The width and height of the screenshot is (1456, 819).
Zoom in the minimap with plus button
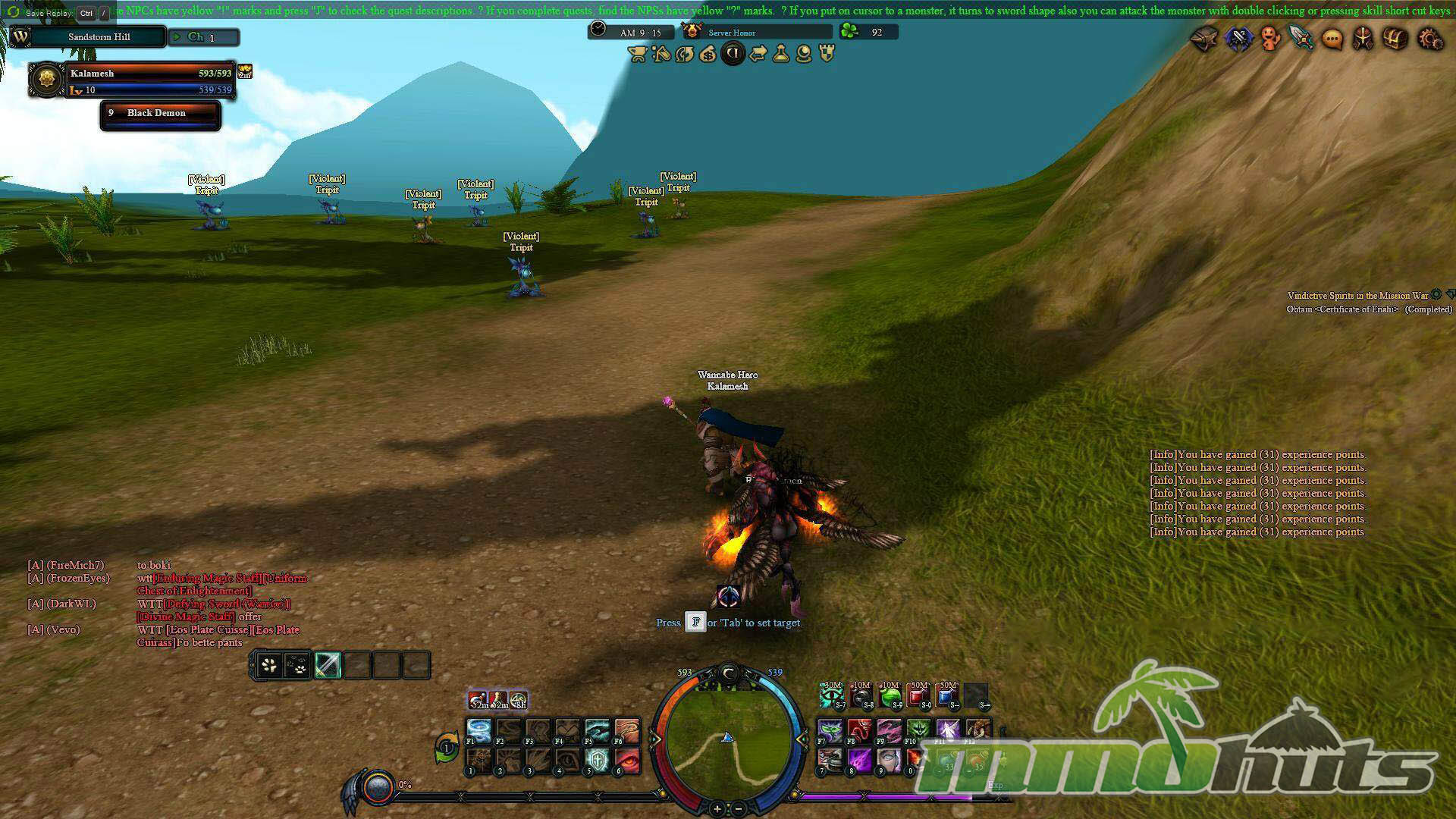(717, 809)
